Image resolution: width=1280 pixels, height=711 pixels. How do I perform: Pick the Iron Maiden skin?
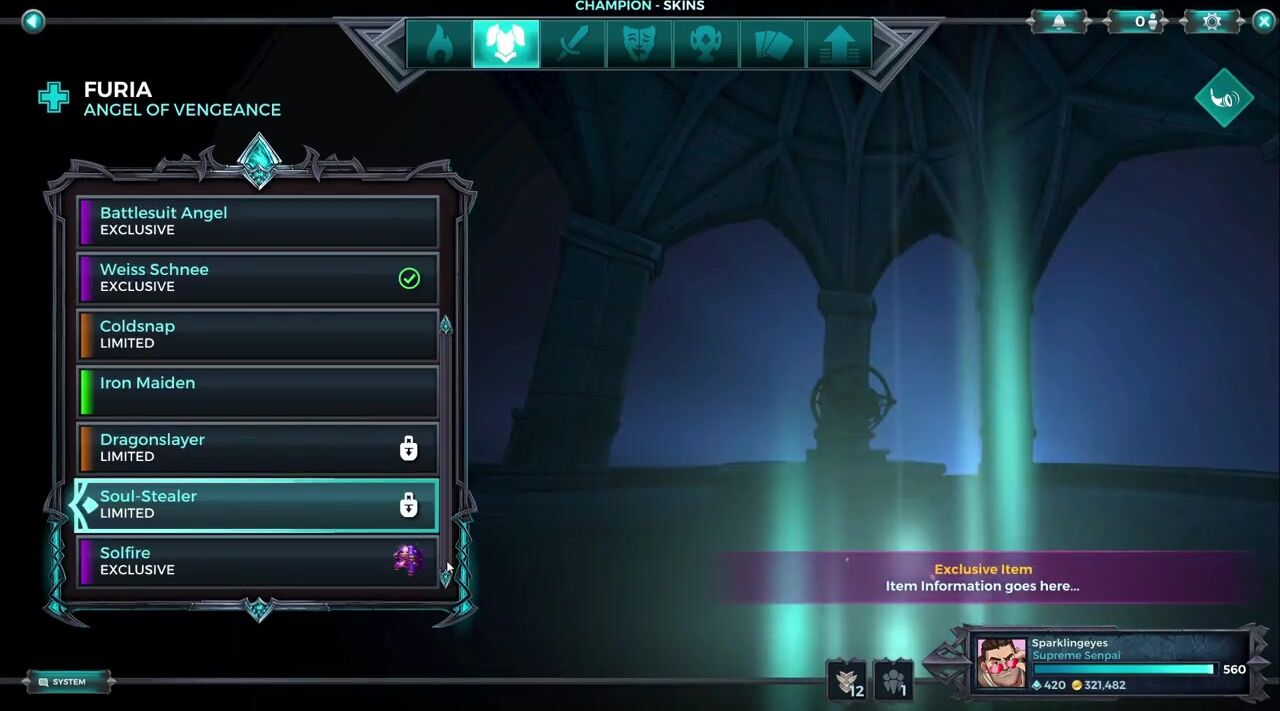tap(258, 391)
